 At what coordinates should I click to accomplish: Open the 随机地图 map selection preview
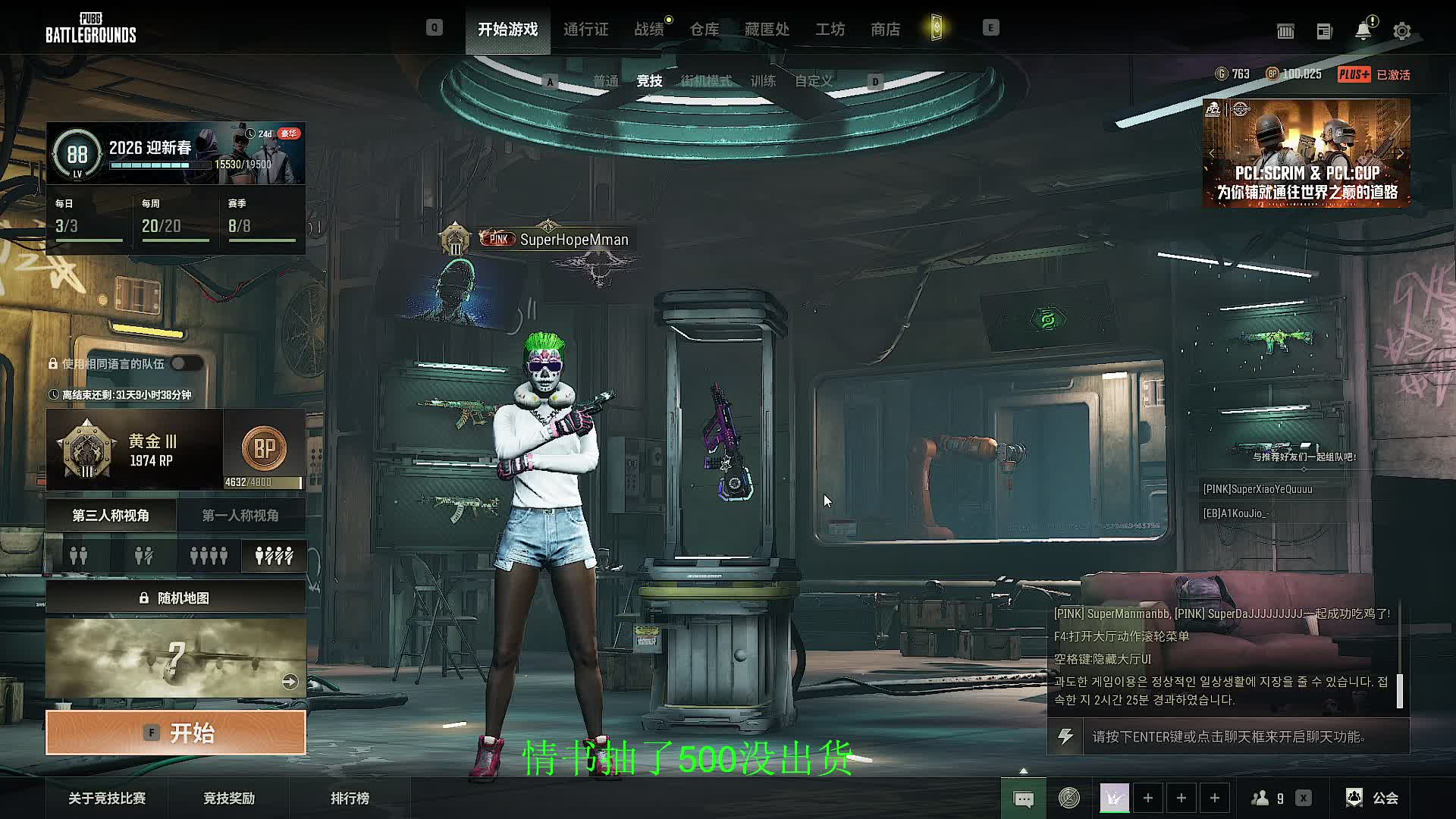click(x=176, y=657)
